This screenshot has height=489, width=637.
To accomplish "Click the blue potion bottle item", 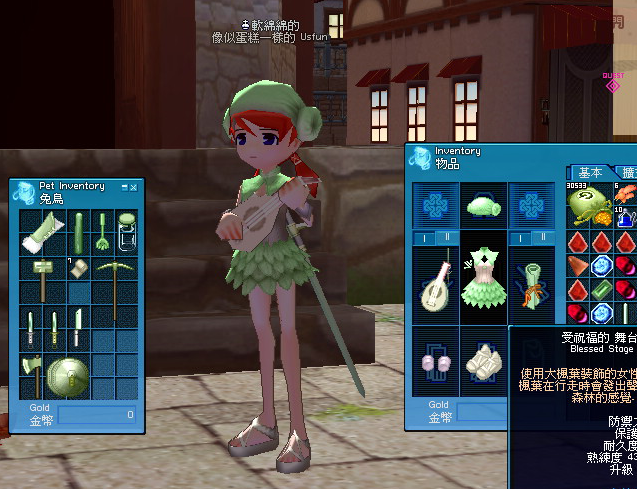I will [624, 214].
